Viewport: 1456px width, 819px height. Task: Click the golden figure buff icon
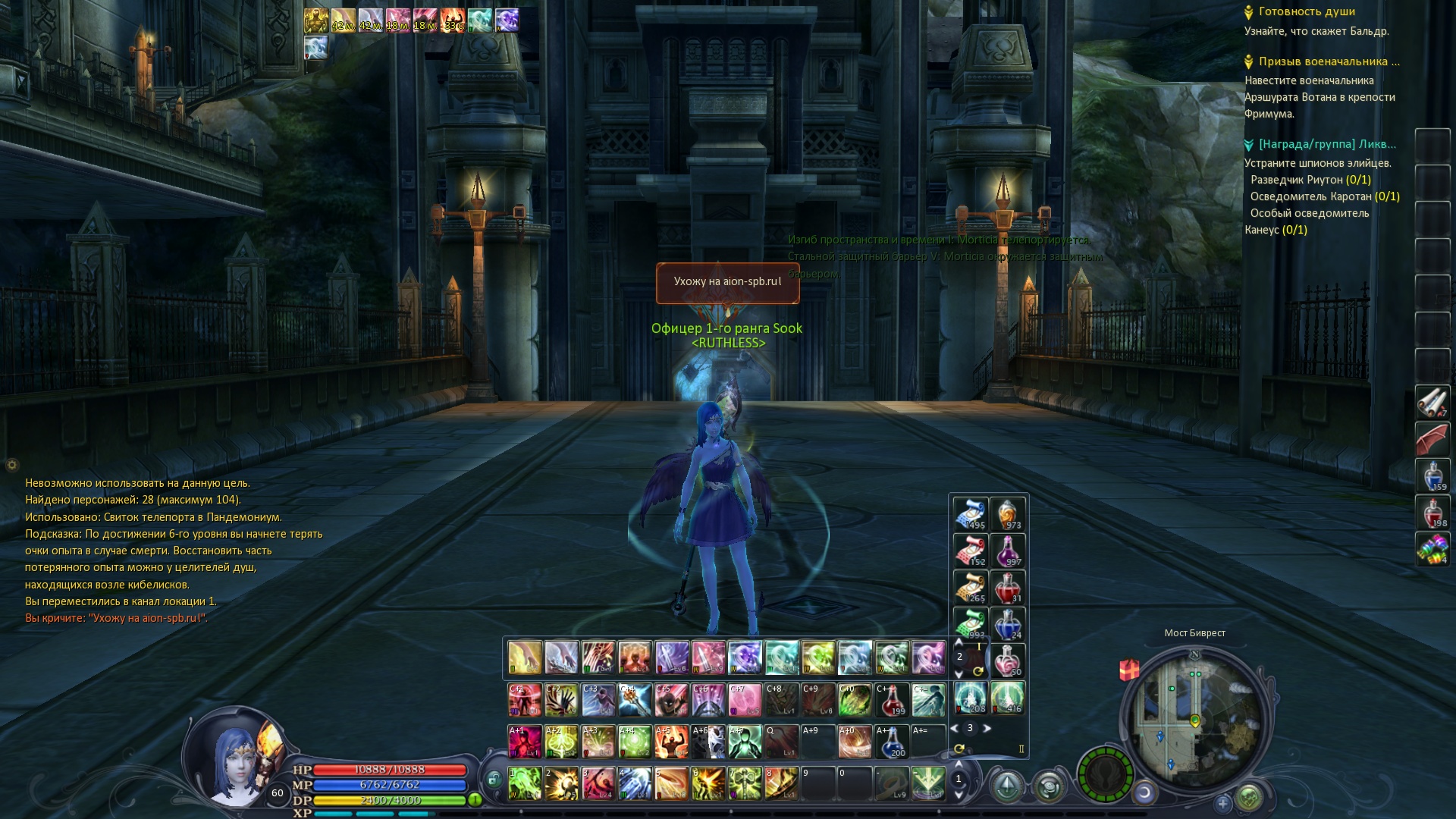316,20
